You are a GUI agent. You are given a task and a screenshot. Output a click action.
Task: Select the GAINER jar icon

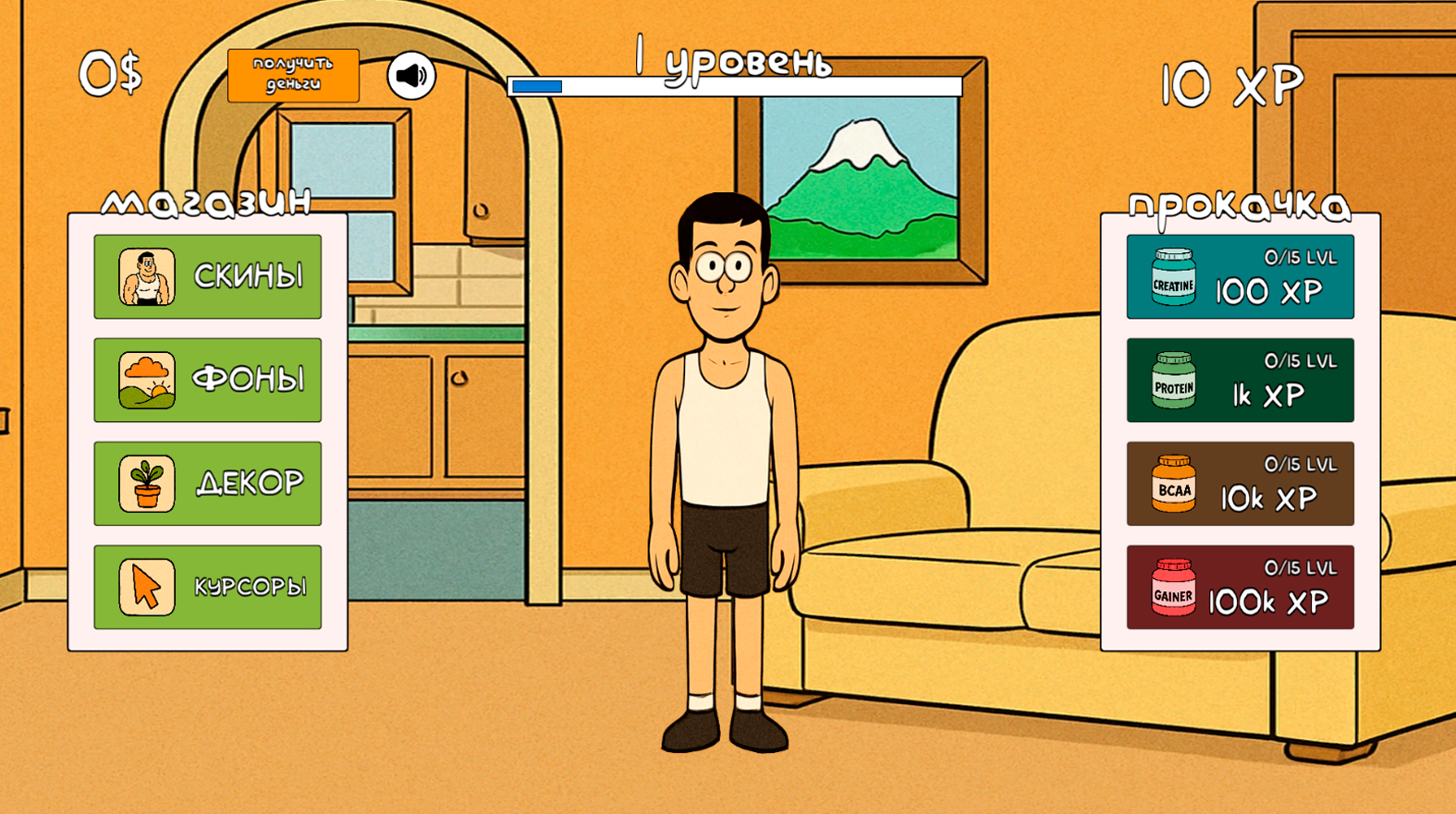click(1172, 585)
